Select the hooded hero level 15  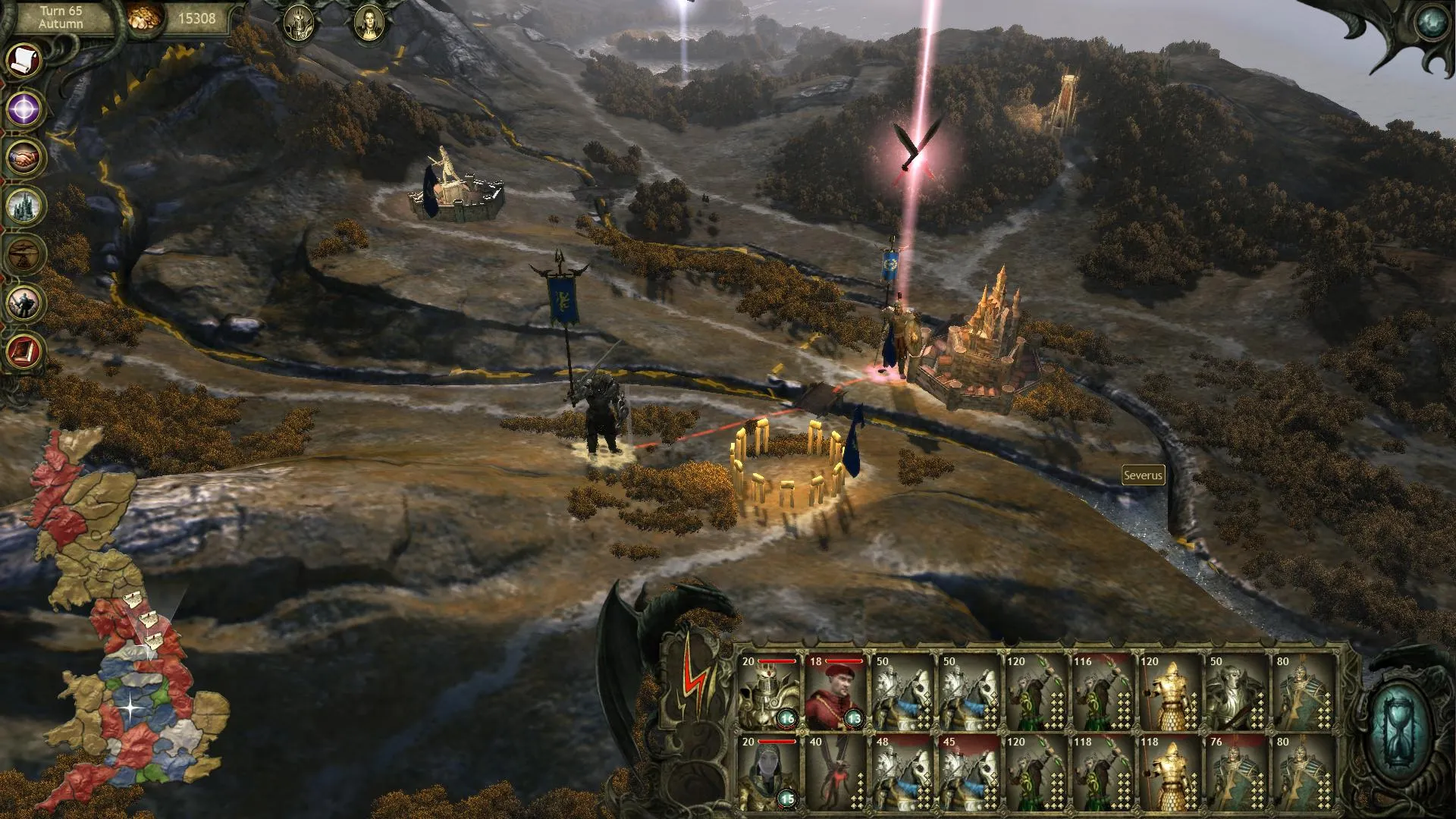[768, 772]
